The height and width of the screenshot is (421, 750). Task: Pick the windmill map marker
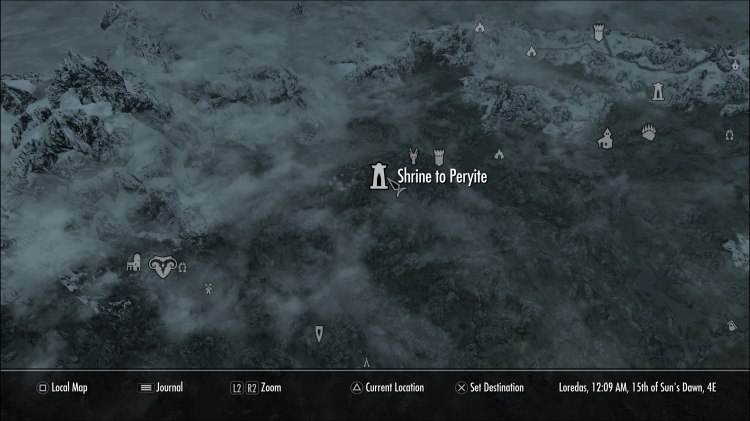point(209,289)
